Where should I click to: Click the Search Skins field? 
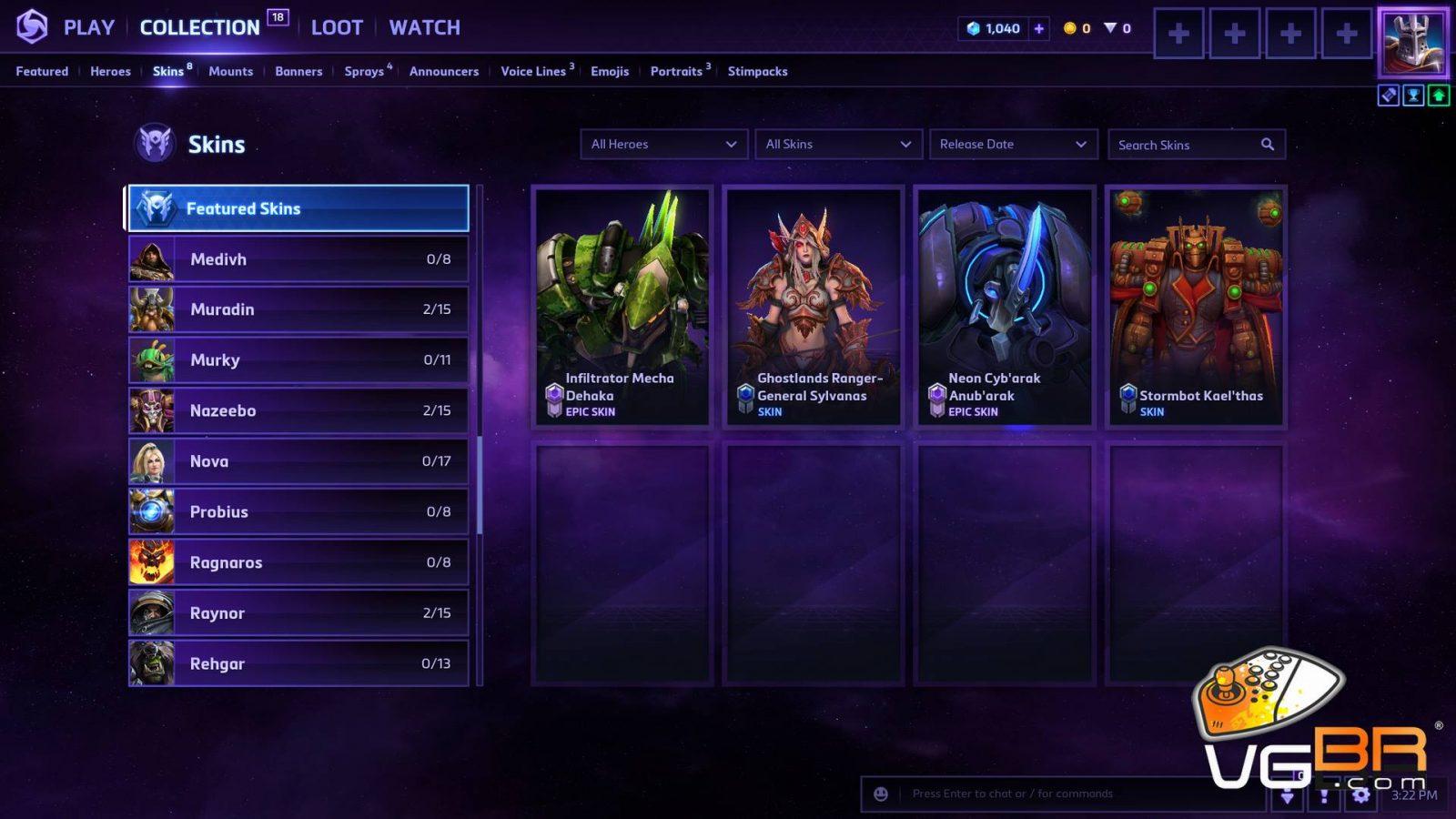(x=1187, y=145)
